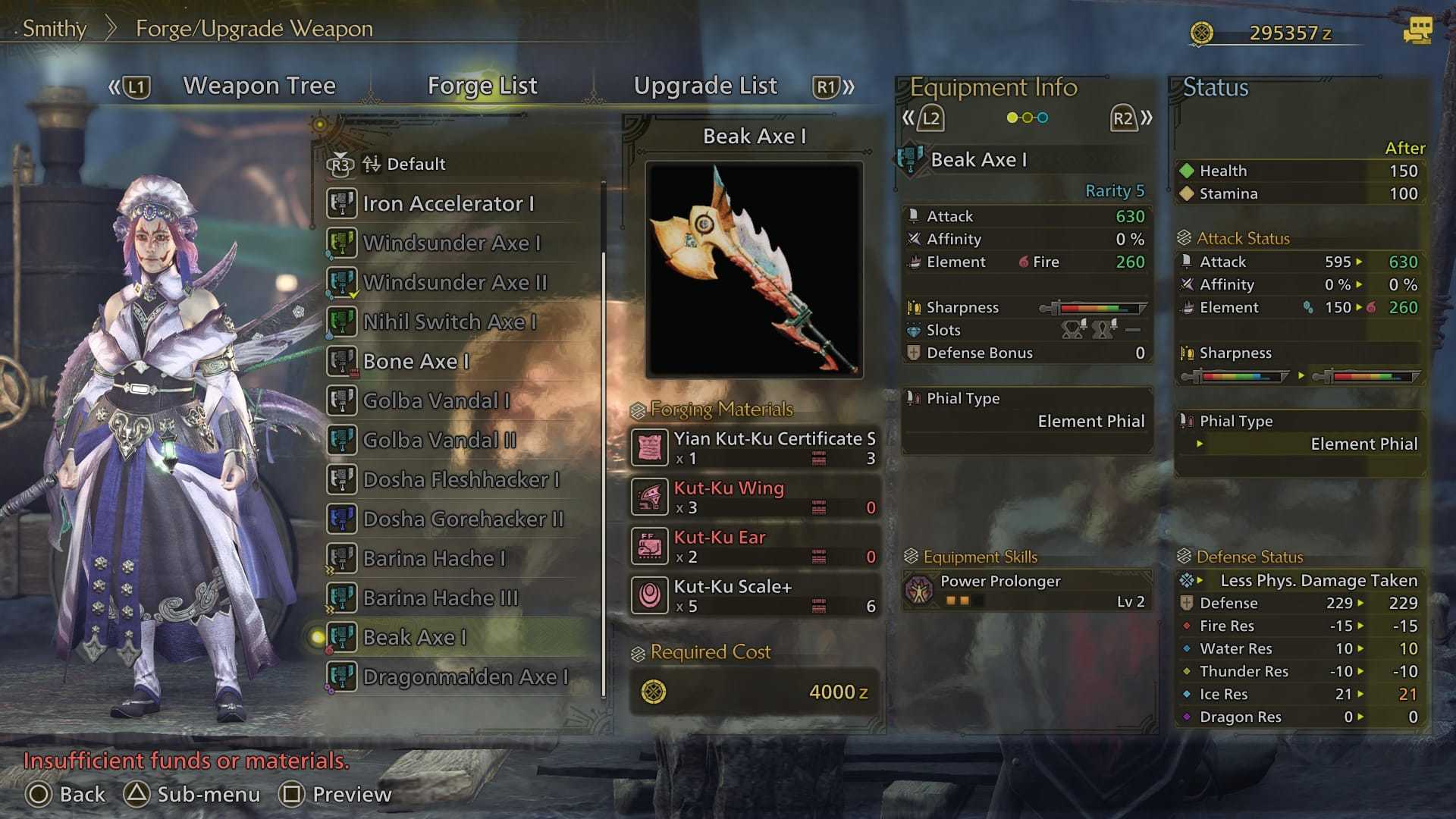The image size is (1456, 819).
Task: Click the Kut-Ku Wing material icon
Action: click(651, 497)
